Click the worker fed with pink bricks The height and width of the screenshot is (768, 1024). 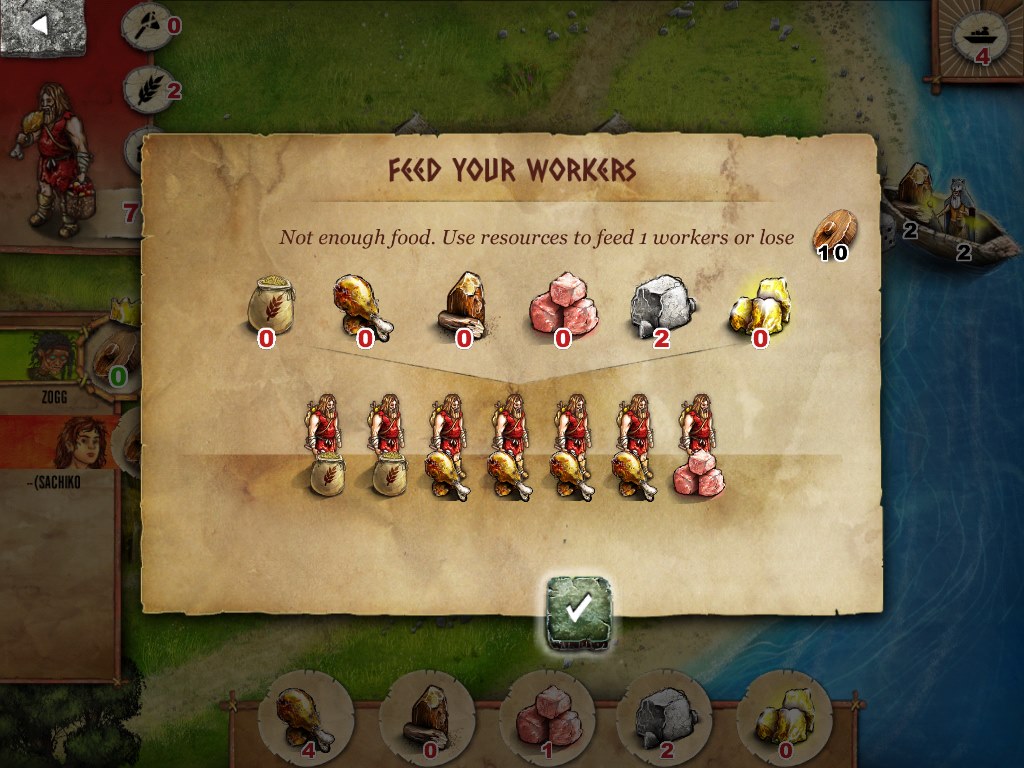[699, 447]
